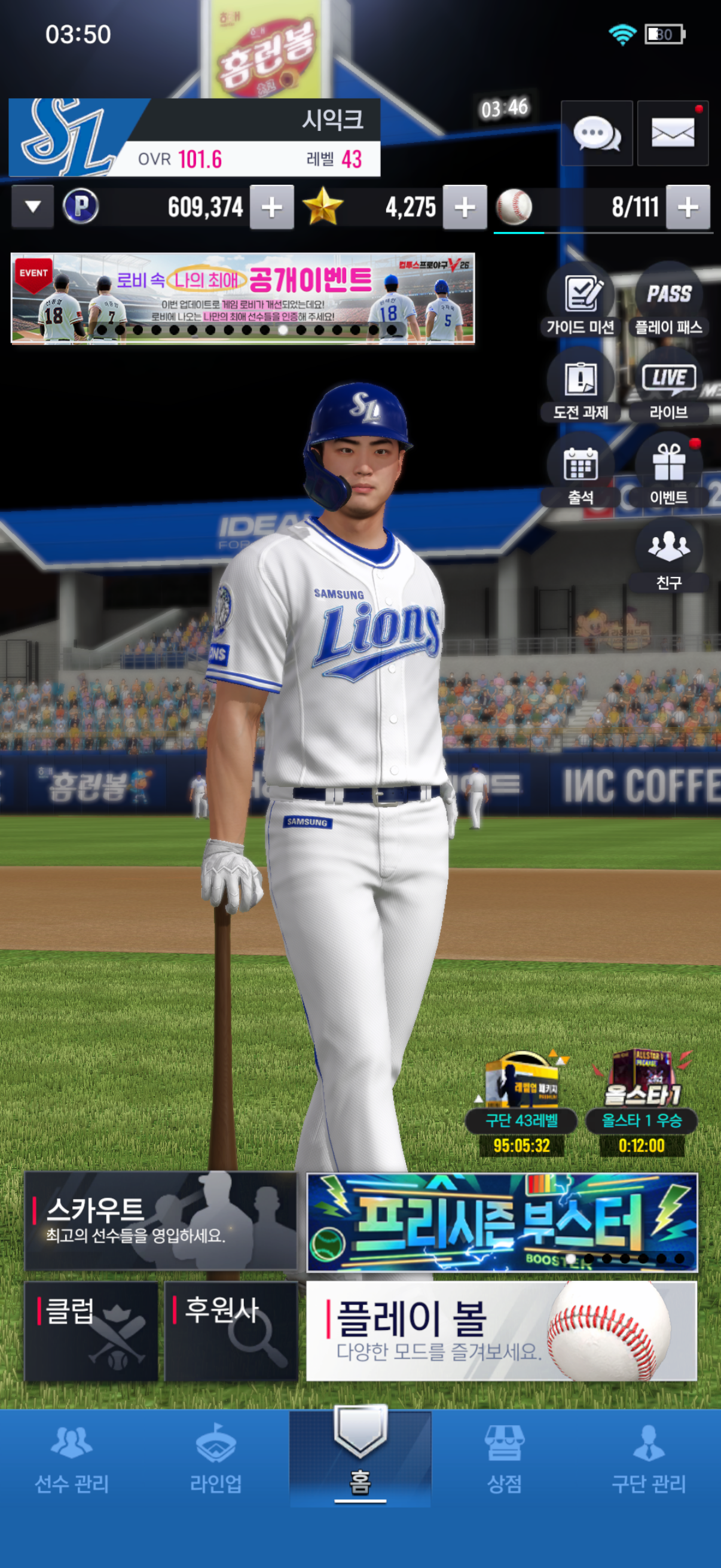Add more P points with plus button

point(271,208)
